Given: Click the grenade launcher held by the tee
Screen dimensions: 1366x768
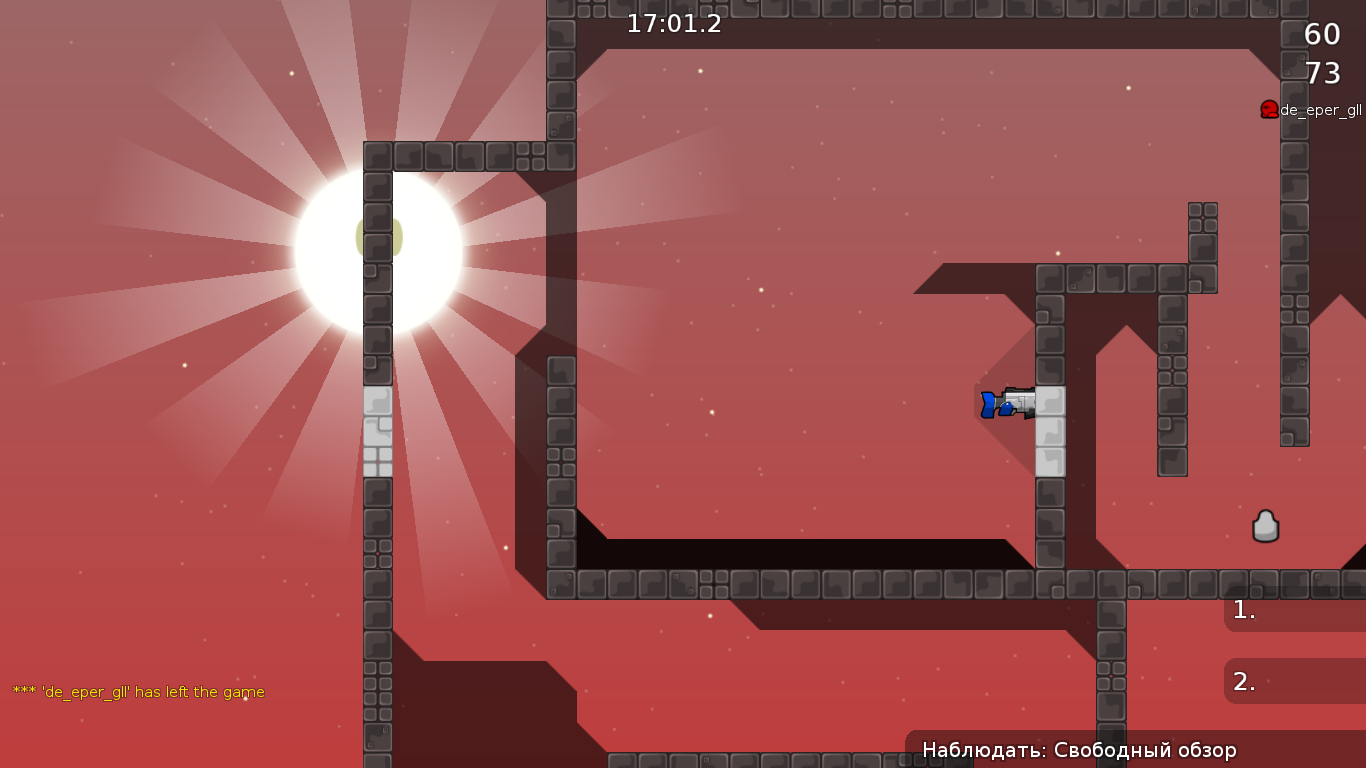Looking at the screenshot, I should pyautogui.click(x=1020, y=401).
